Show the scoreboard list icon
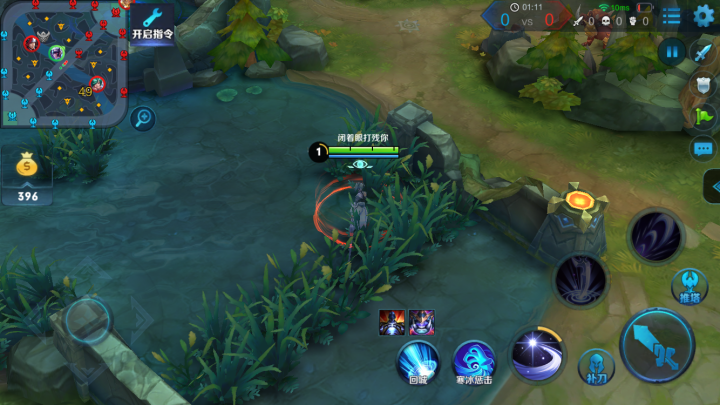This screenshot has height=405, width=720. point(671,16)
